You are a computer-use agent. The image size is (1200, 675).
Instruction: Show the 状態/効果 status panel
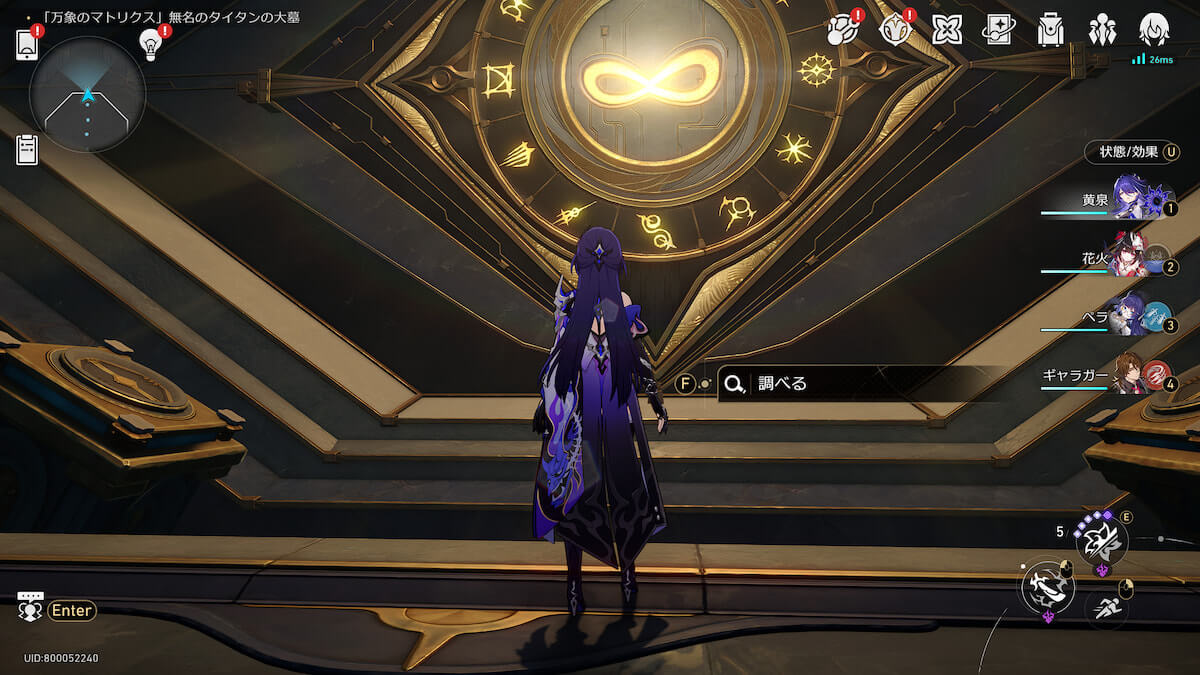(x=1132, y=152)
